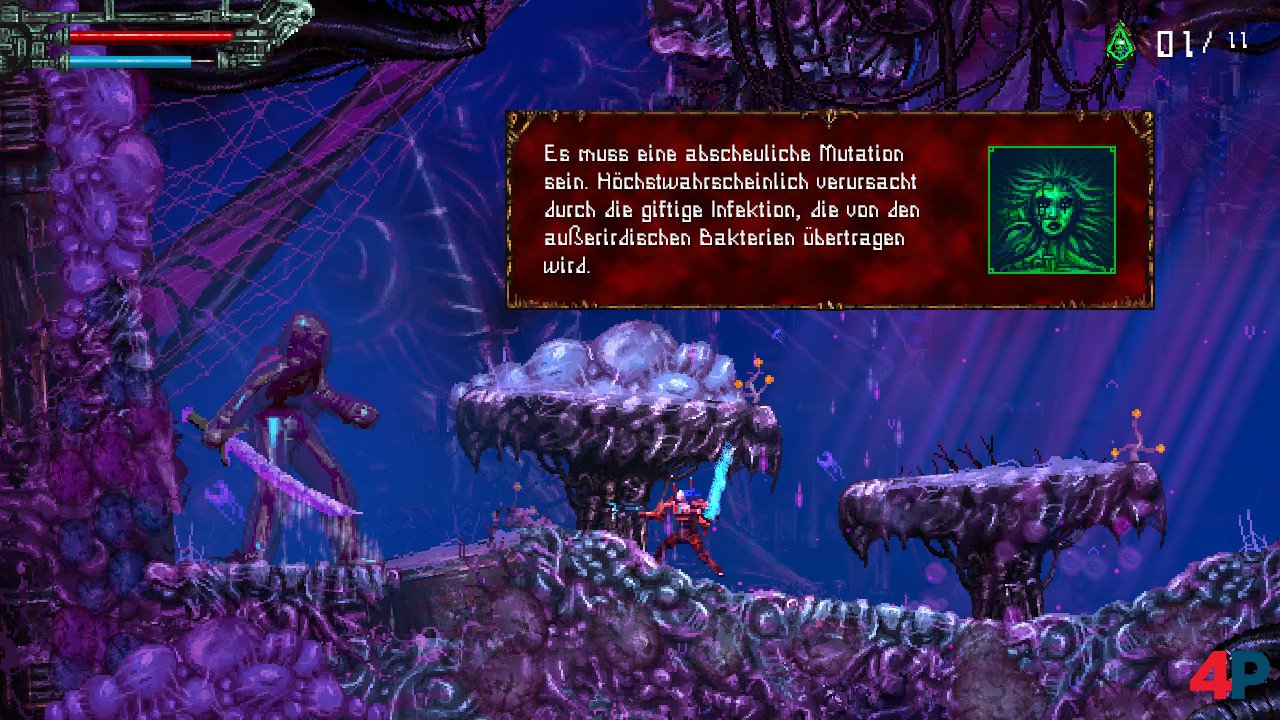Image resolution: width=1280 pixels, height=720 pixels.
Task: Click the skull emblem inside the idol icon
Action: point(1122,46)
